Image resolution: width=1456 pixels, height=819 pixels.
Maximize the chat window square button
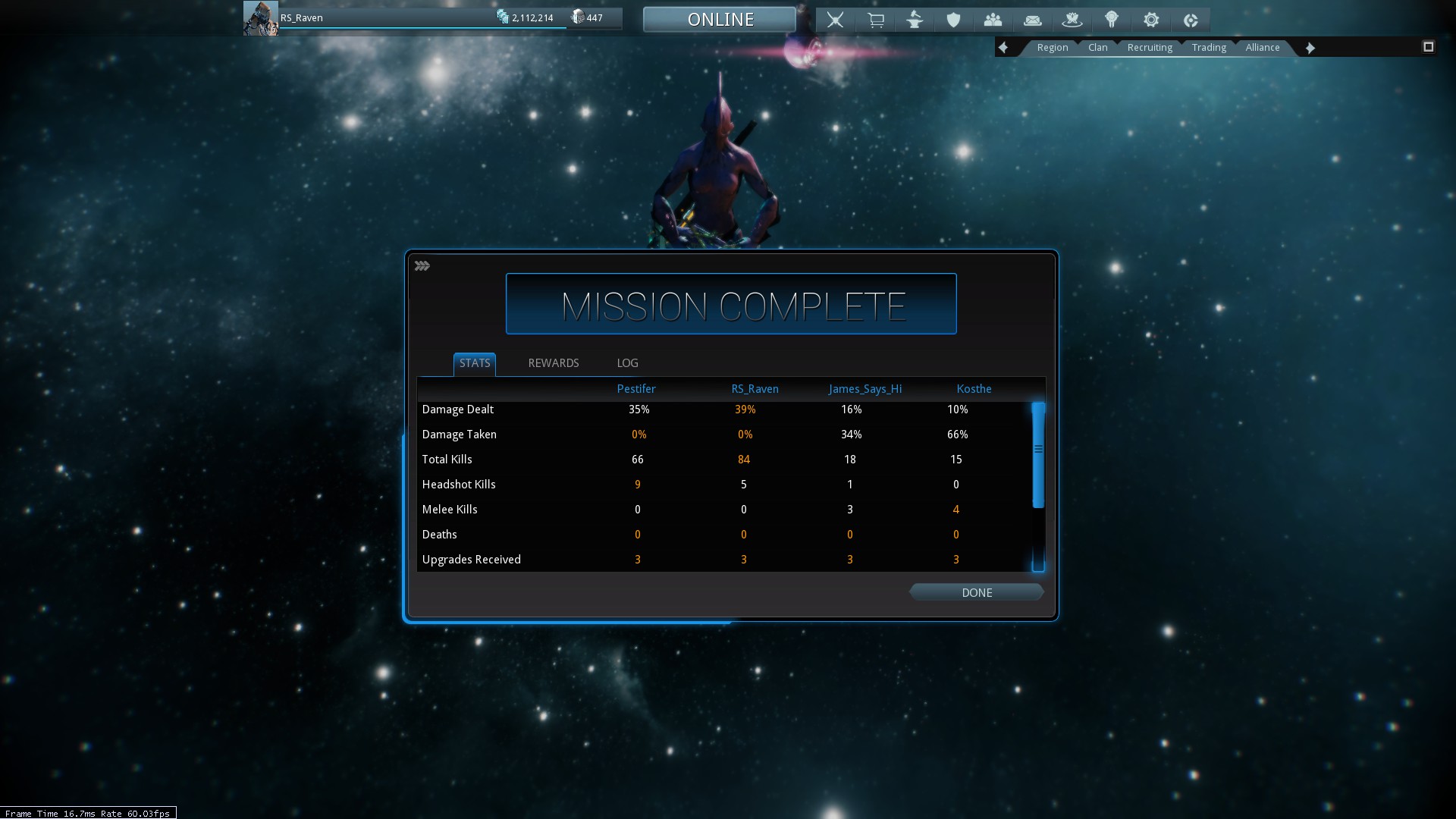[x=1428, y=47]
